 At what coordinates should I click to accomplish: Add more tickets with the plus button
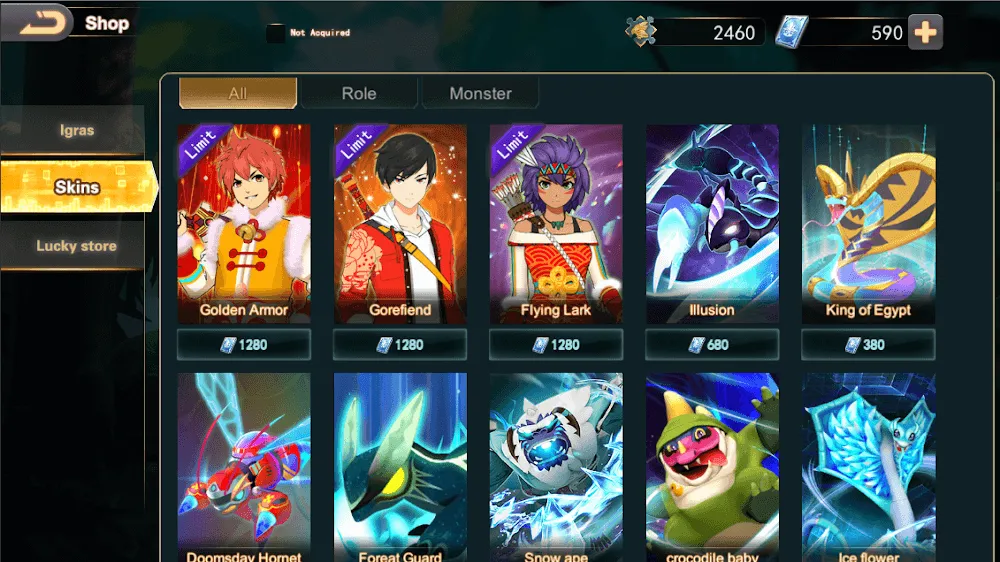pos(926,32)
